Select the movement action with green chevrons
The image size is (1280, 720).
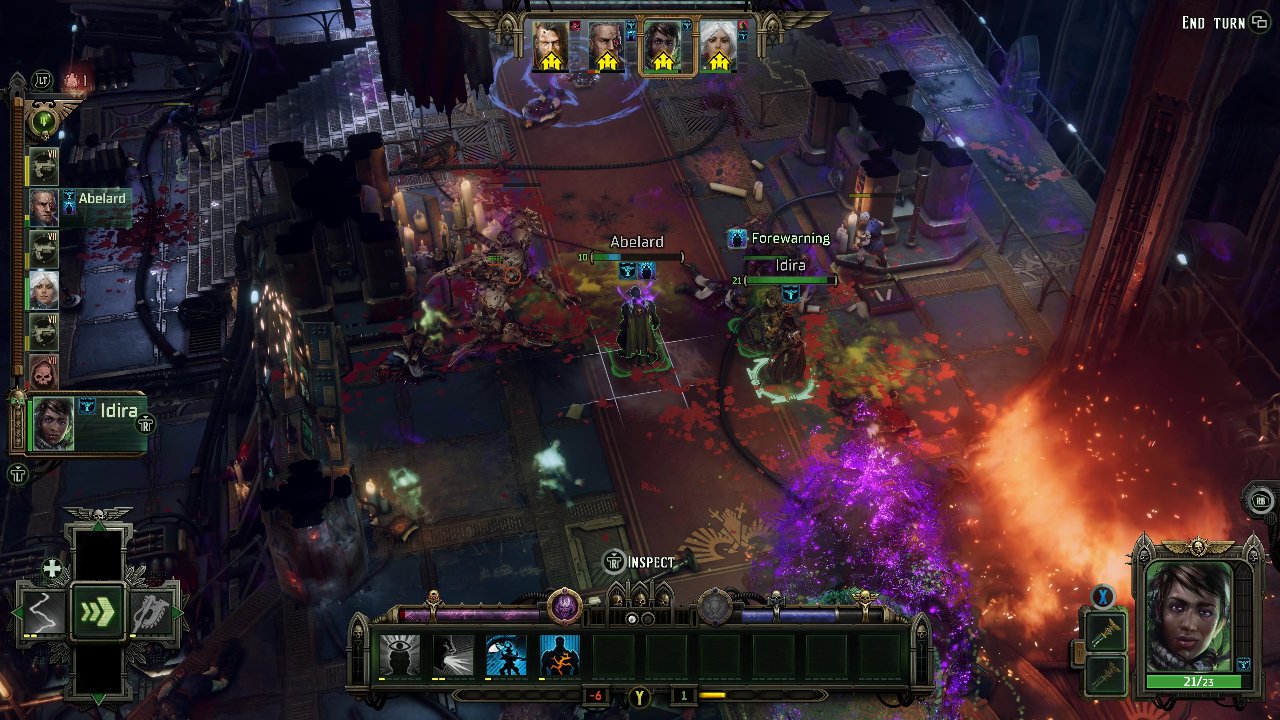pyautogui.click(x=97, y=610)
